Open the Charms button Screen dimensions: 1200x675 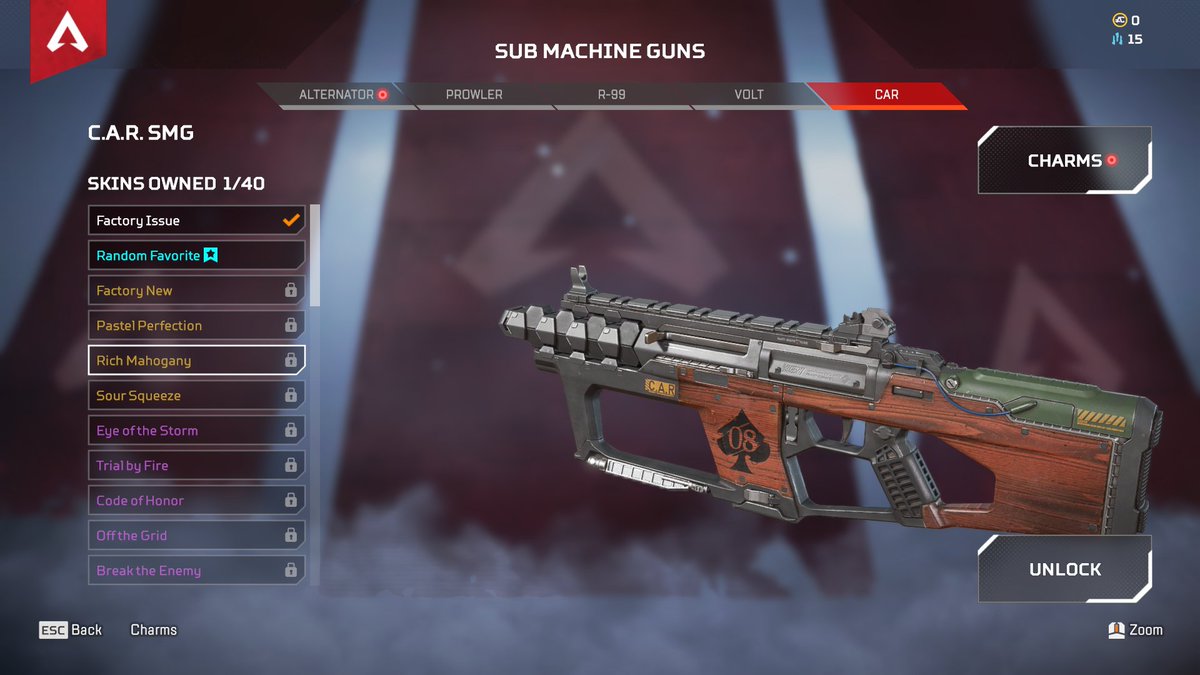click(1064, 160)
